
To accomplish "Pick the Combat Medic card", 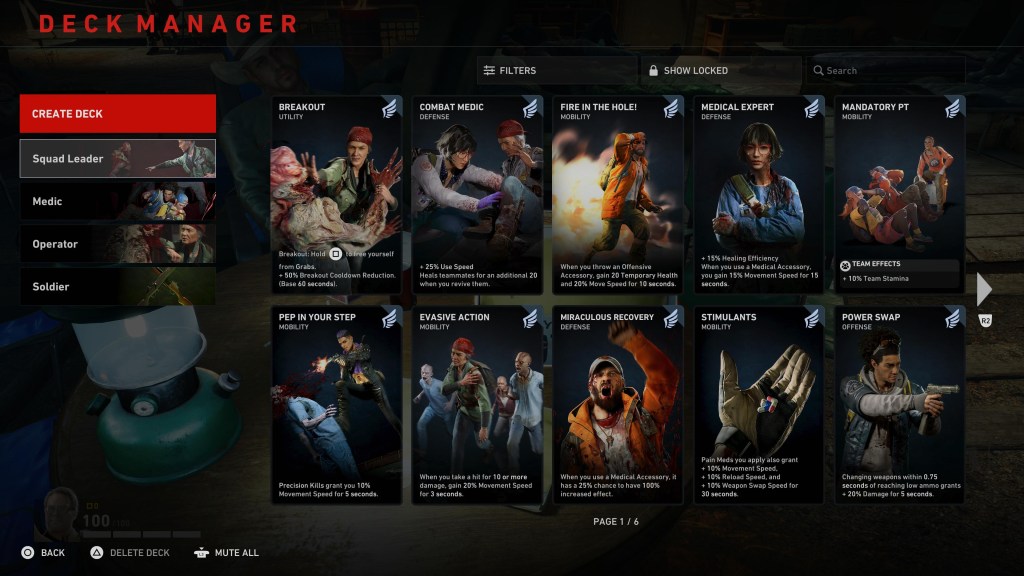I will pyautogui.click(x=477, y=195).
